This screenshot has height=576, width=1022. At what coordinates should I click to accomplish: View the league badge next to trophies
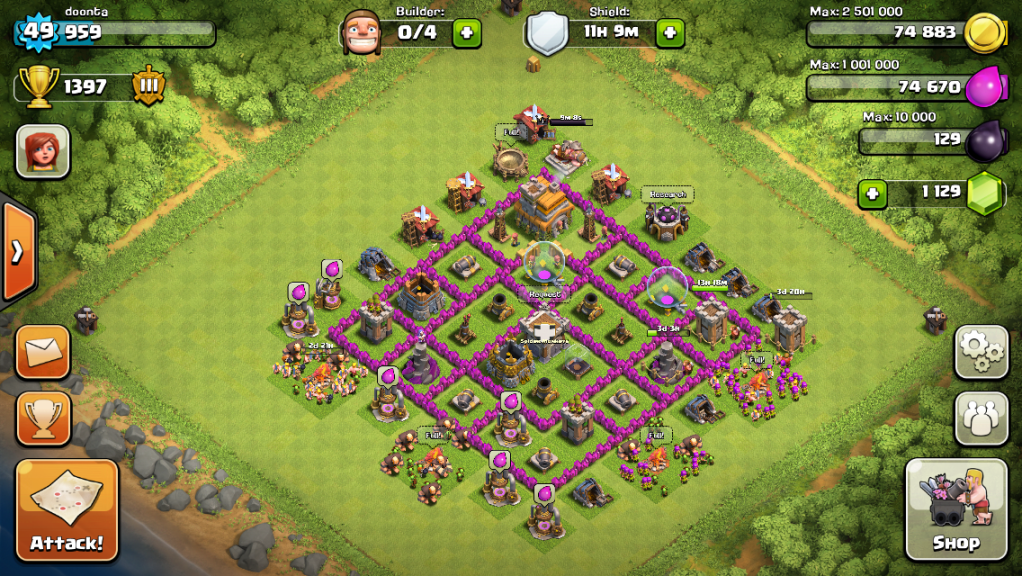tap(148, 86)
